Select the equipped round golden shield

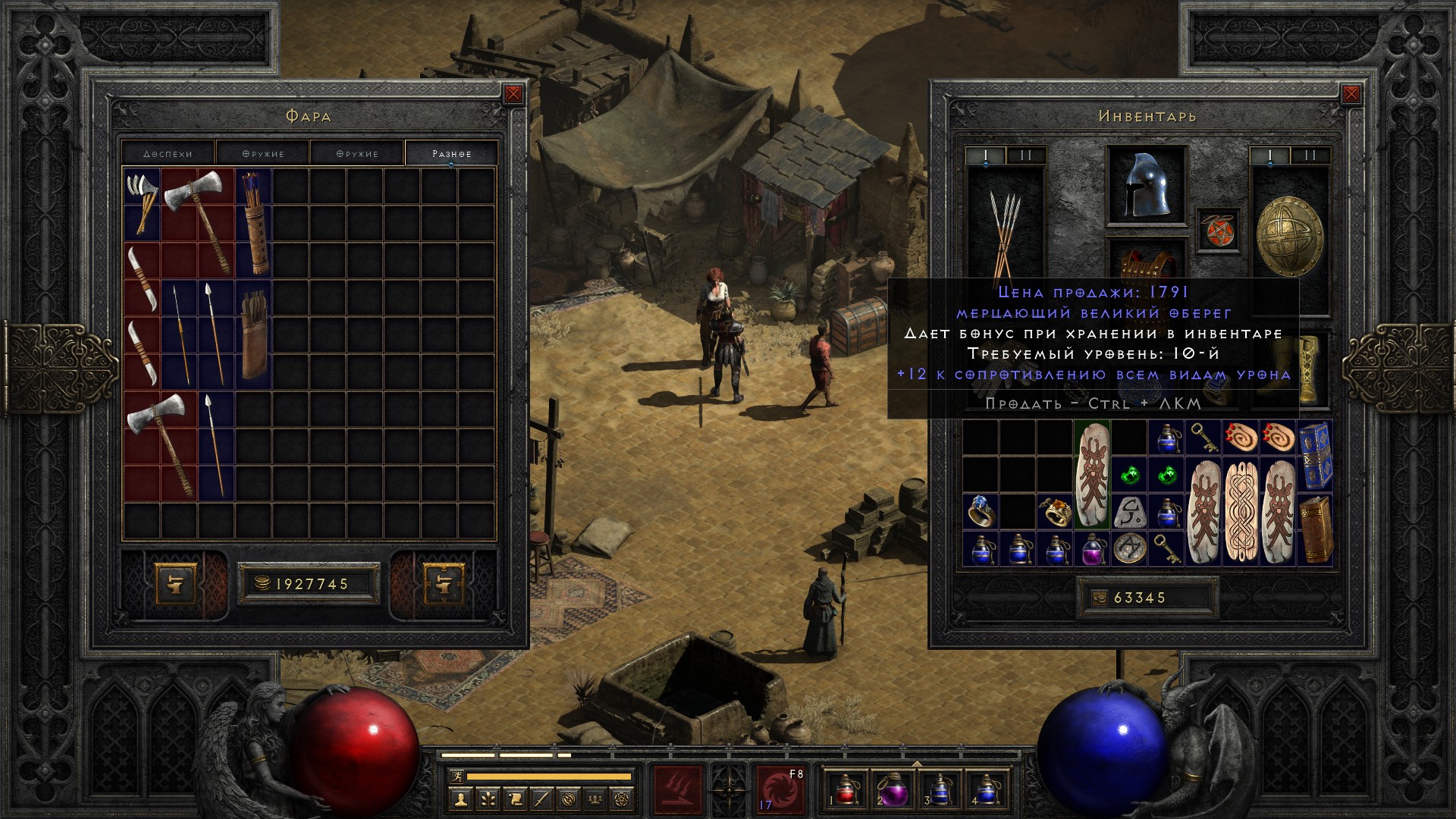coord(1289,237)
